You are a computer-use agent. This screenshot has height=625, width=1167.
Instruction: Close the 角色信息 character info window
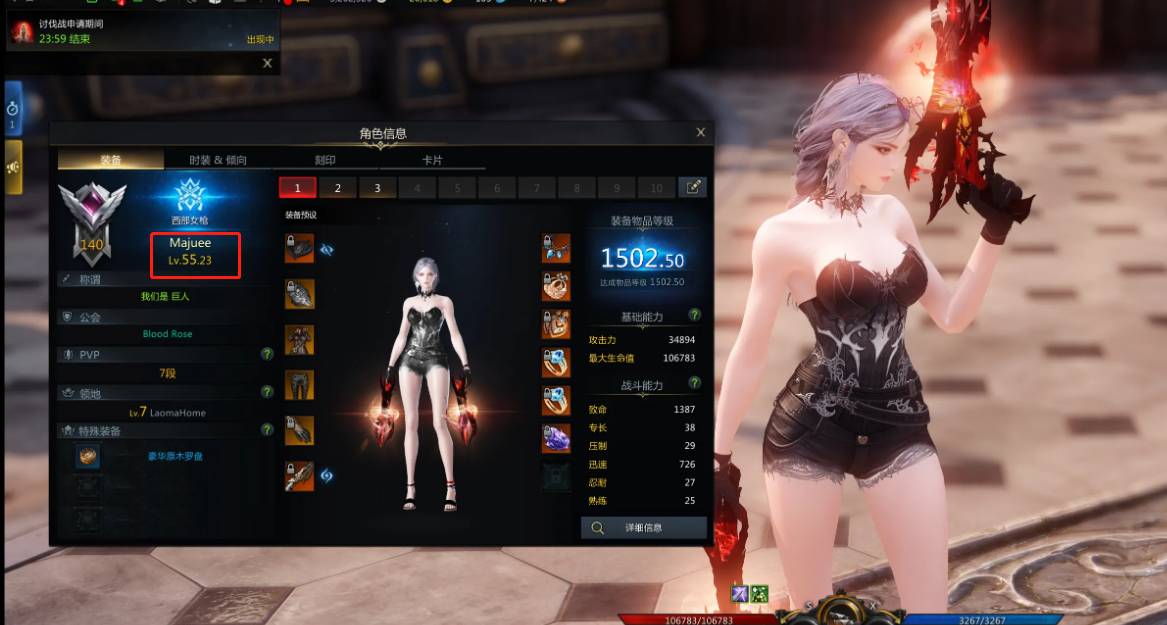(x=700, y=132)
